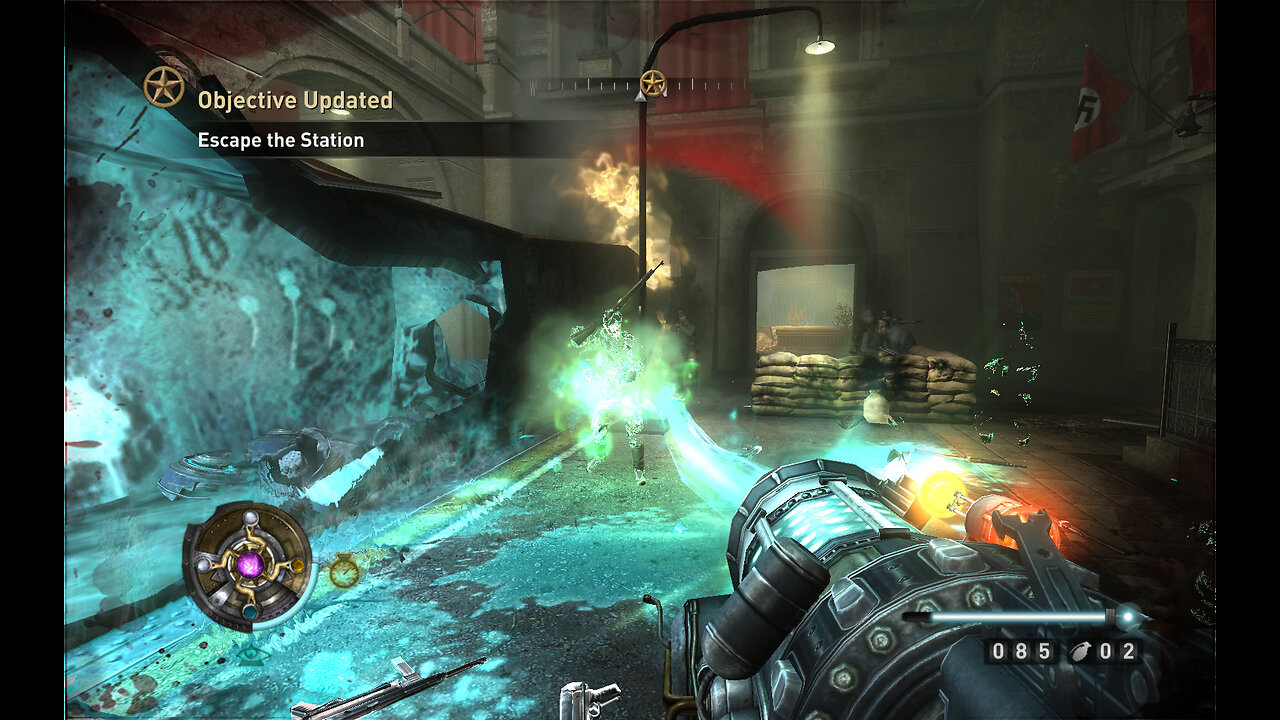Click the objective star marker on compass

(653, 83)
